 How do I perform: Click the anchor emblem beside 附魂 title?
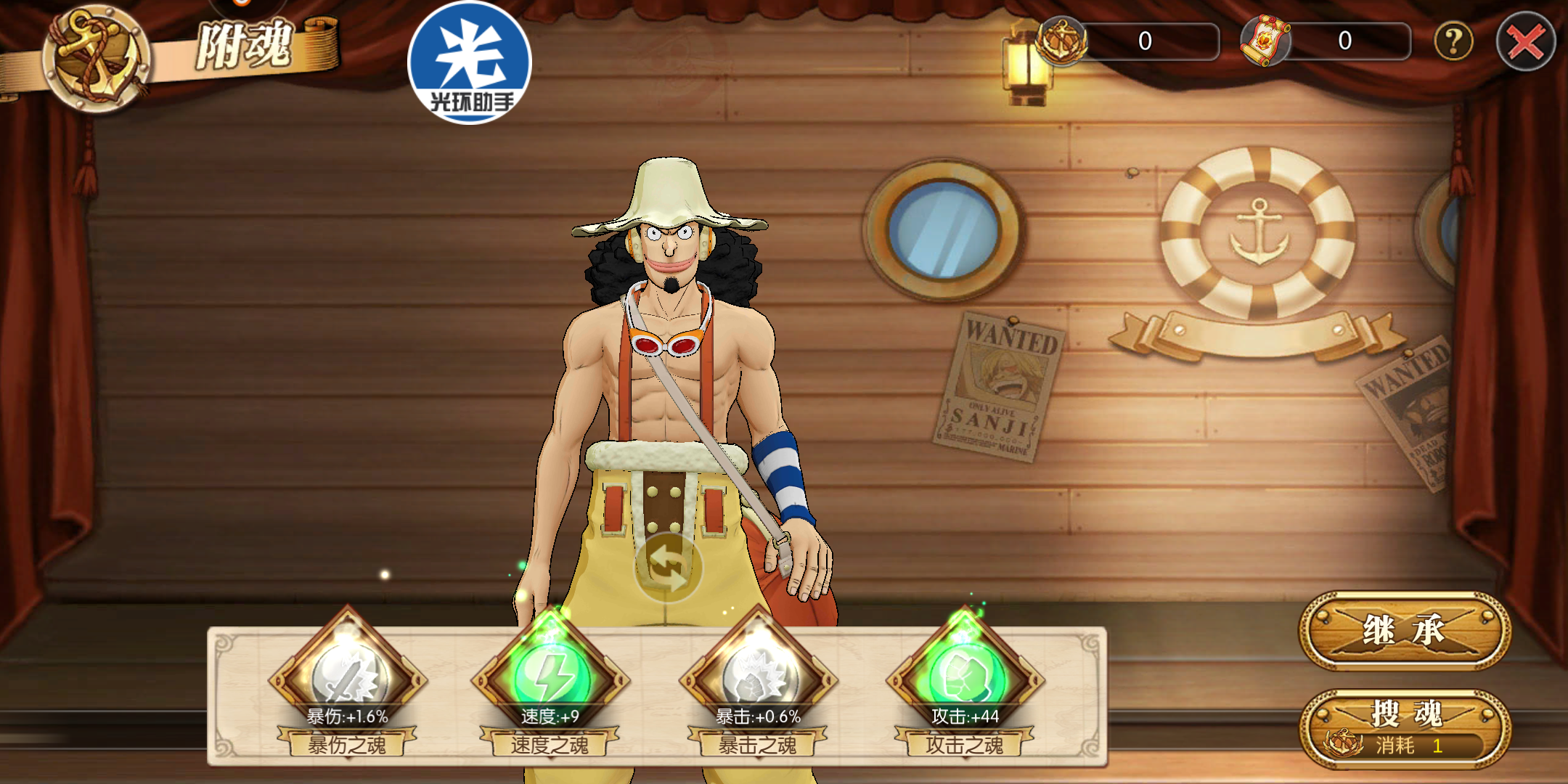point(96,60)
